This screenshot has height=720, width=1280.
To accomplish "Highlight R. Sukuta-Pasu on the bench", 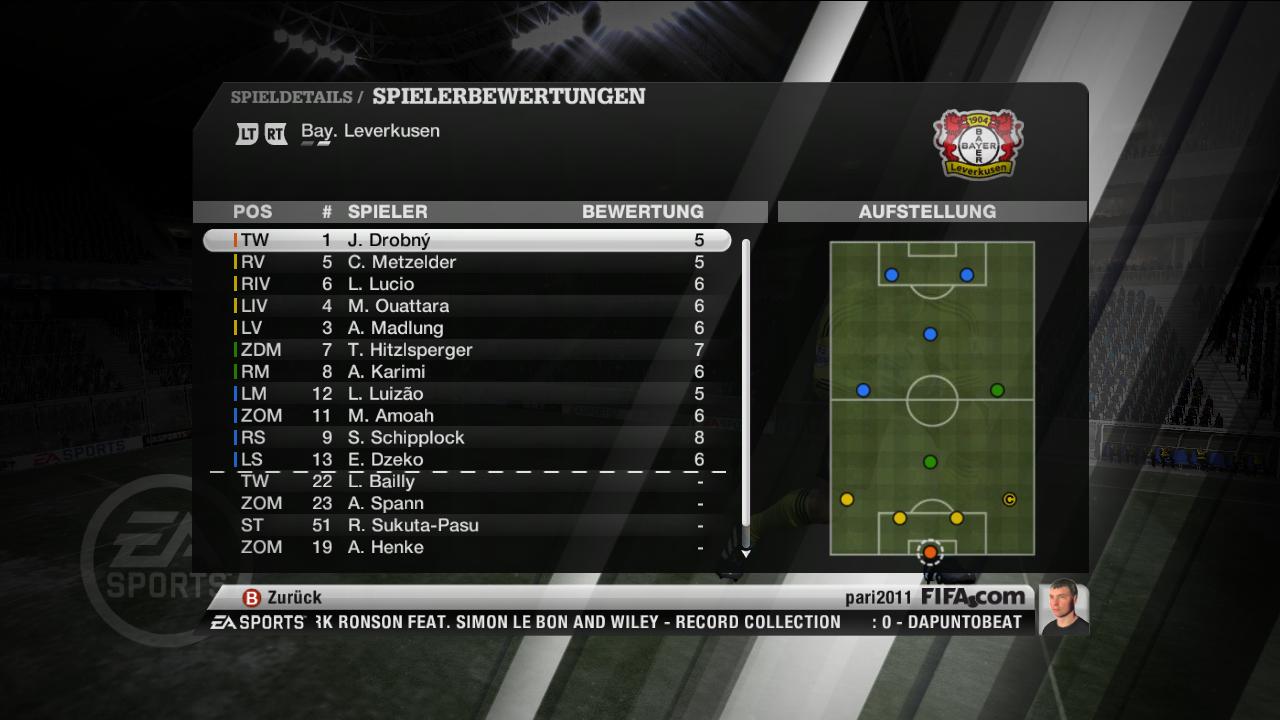I will (466, 526).
